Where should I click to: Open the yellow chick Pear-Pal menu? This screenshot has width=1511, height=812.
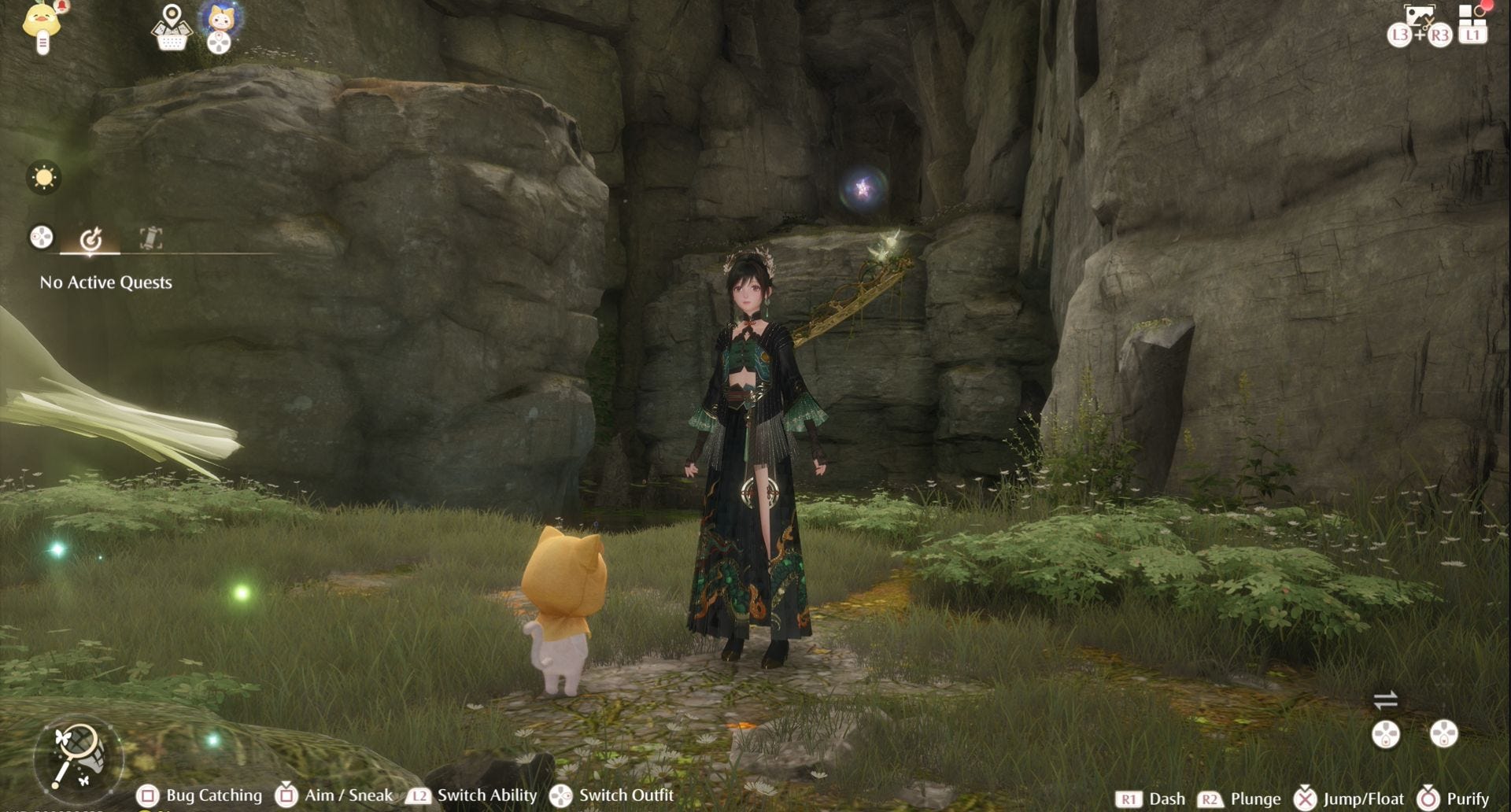pyautogui.click(x=42, y=24)
